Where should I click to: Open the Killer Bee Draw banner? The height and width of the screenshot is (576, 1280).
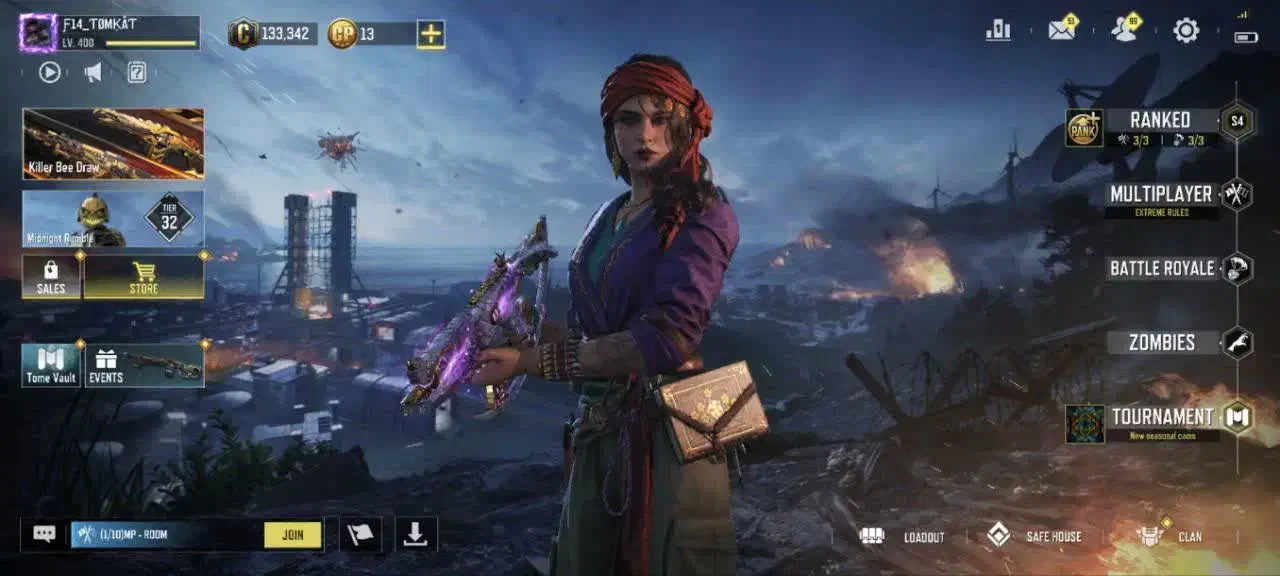[x=113, y=143]
